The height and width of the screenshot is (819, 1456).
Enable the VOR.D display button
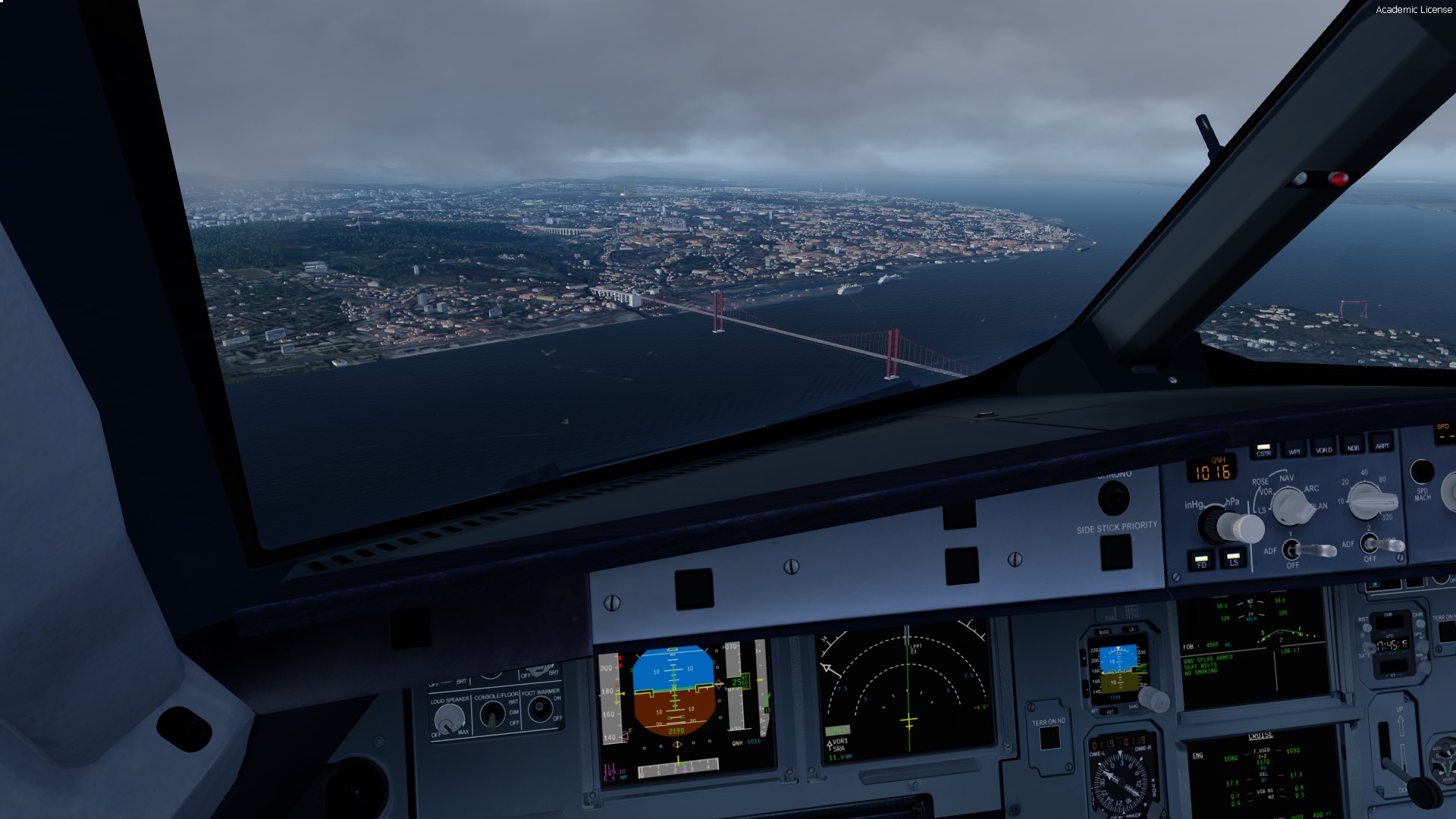1323,447
